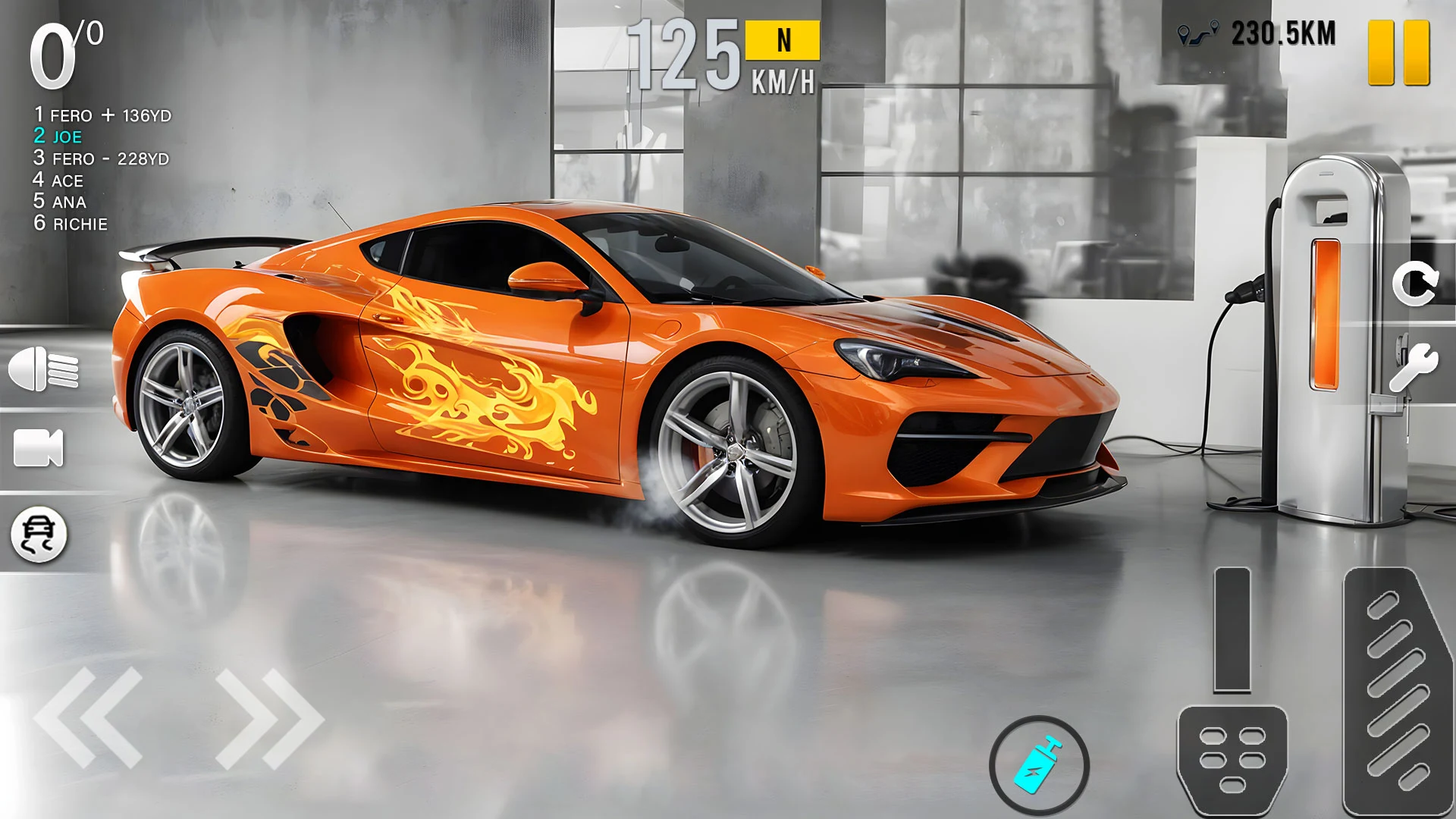The height and width of the screenshot is (819, 1456).
Task: Hit the accelerator gas pedal
Action: (1397, 690)
